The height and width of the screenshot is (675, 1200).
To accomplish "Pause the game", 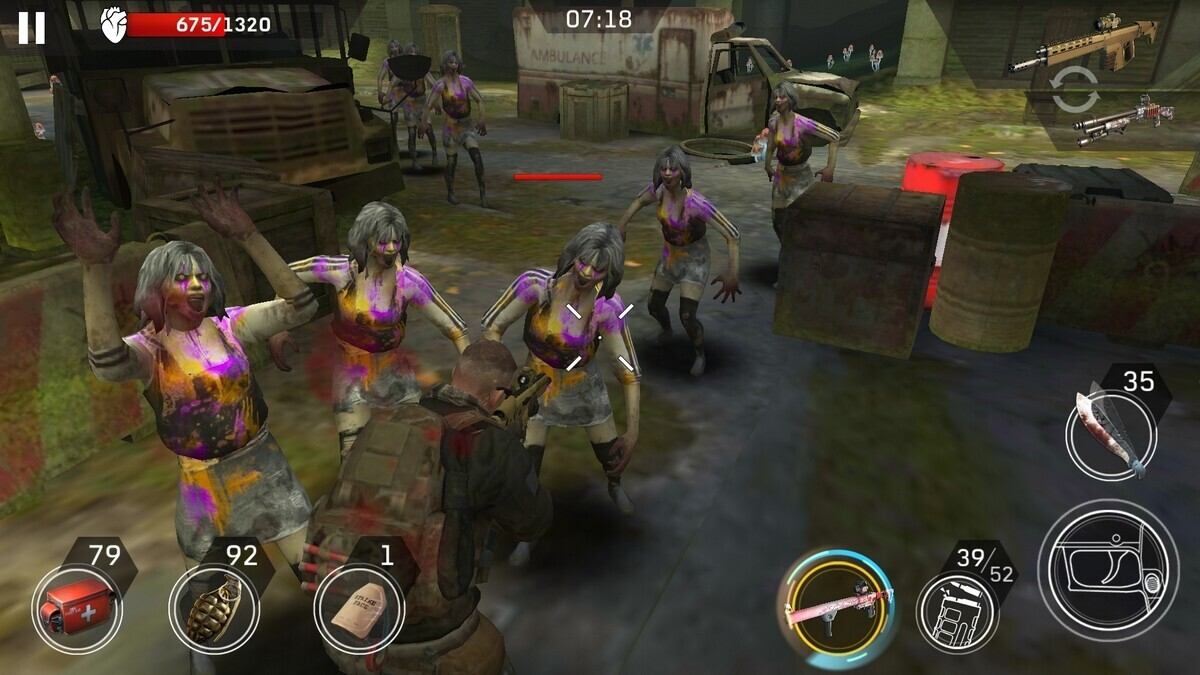I will [x=31, y=27].
